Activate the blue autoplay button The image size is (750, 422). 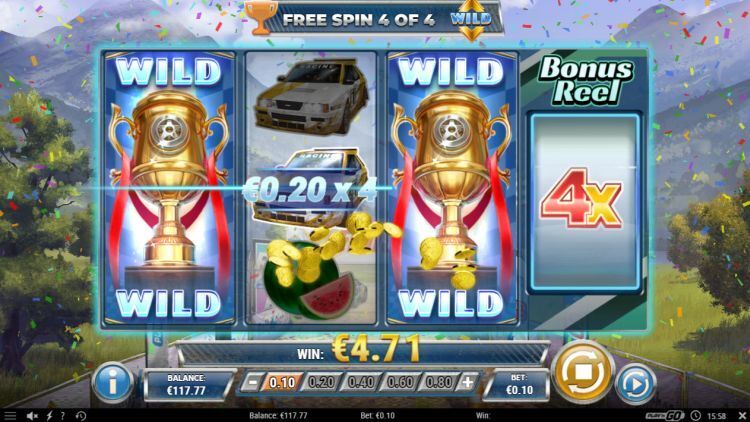tap(634, 381)
